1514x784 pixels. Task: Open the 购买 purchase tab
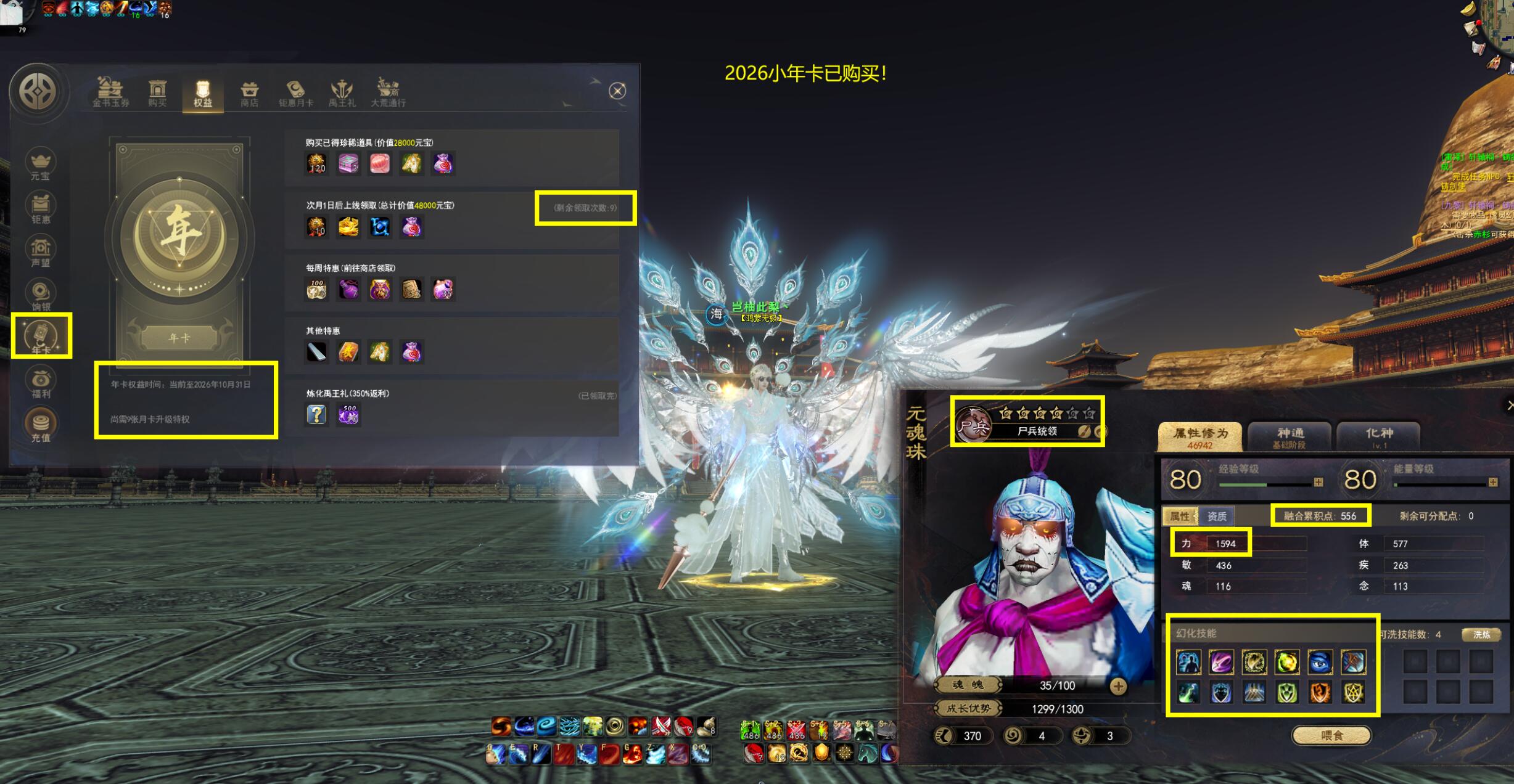click(x=157, y=94)
